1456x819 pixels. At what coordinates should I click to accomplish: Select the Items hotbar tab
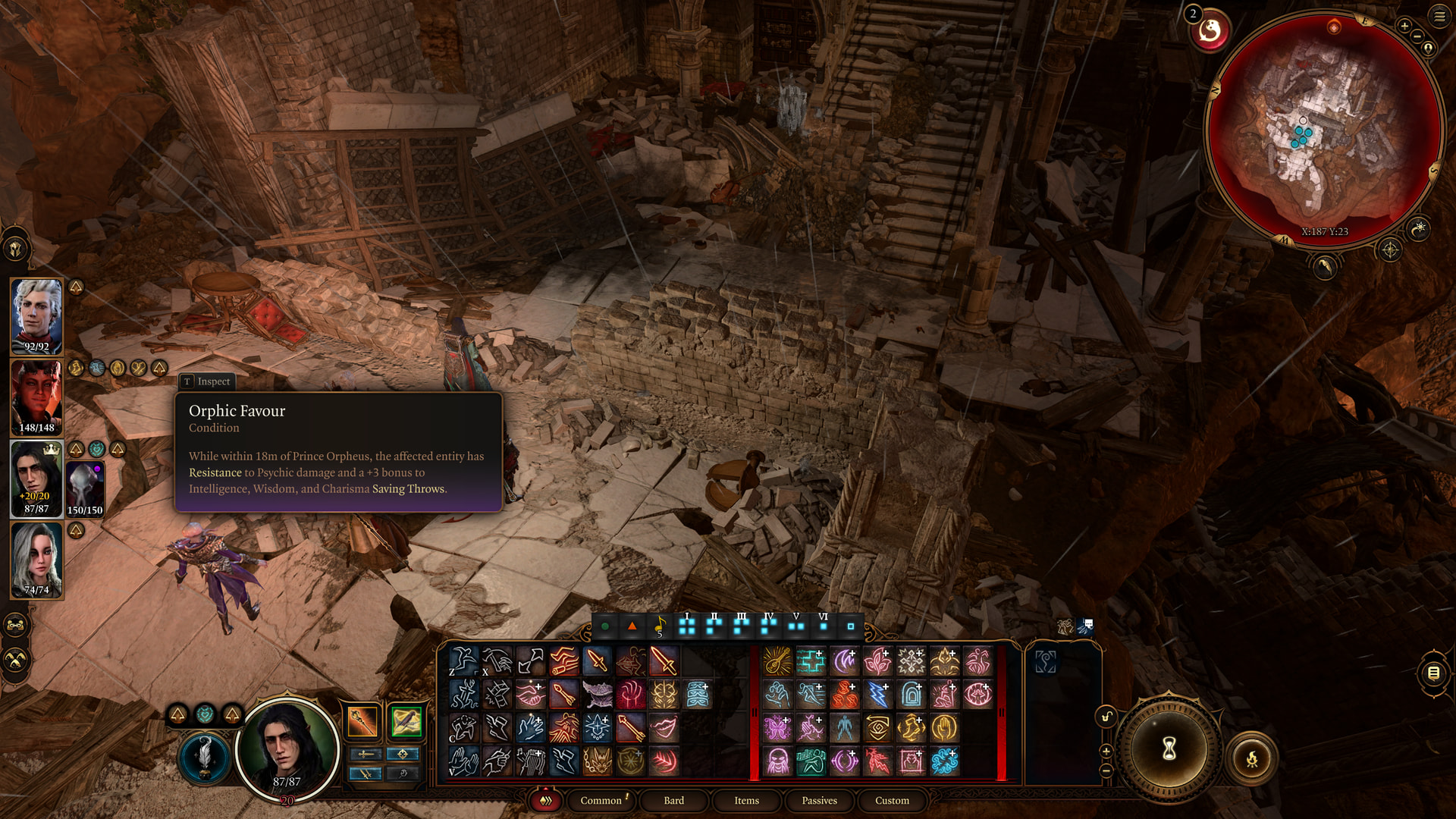click(746, 801)
